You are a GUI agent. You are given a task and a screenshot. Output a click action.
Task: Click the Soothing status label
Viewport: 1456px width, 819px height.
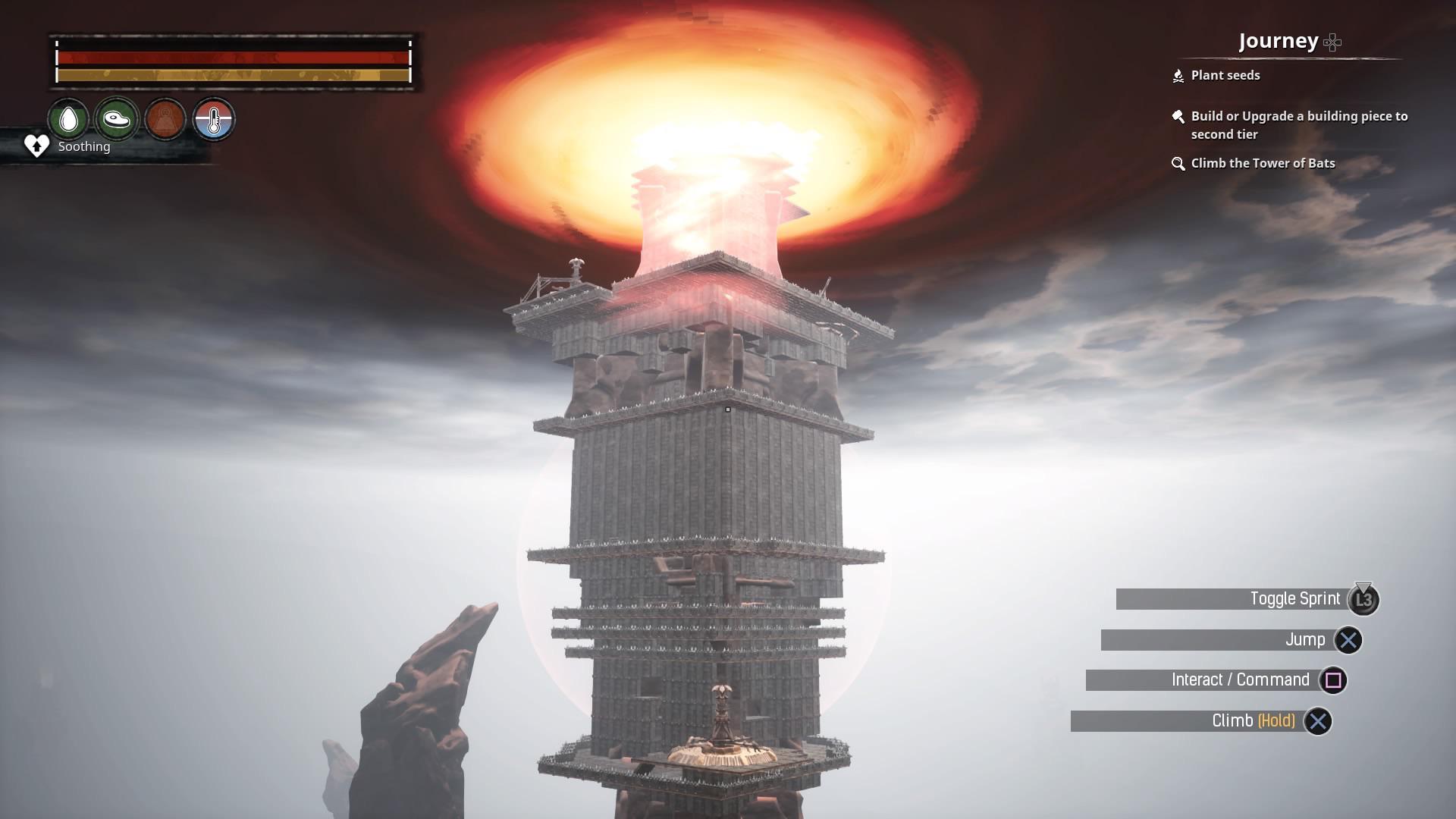83,146
